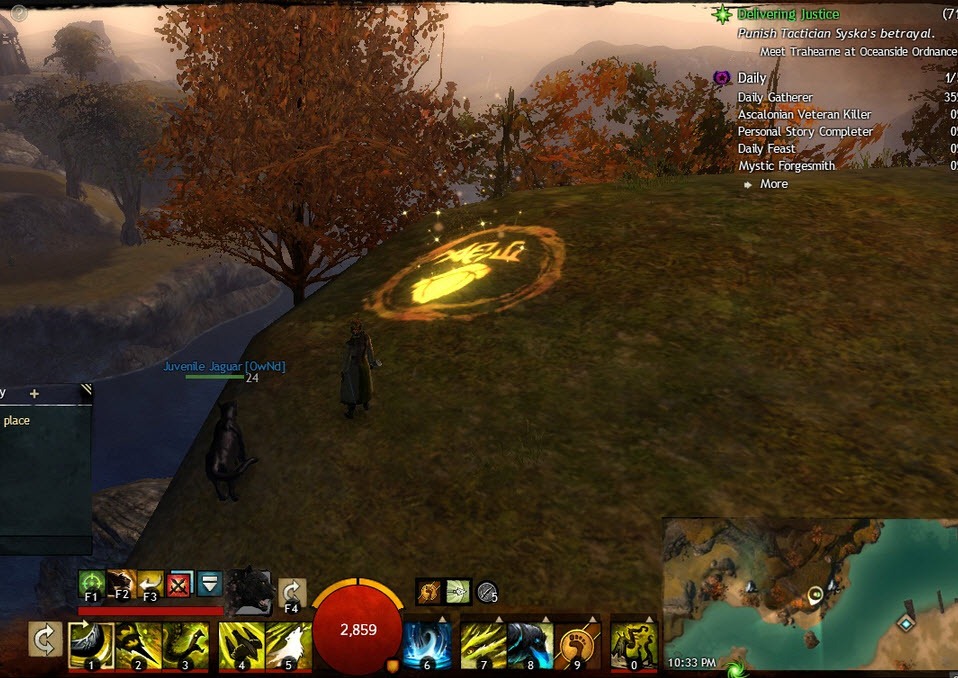The height and width of the screenshot is (678, 958).
Task: Activate the elite skill in slot 0
Action: point(633,644)
